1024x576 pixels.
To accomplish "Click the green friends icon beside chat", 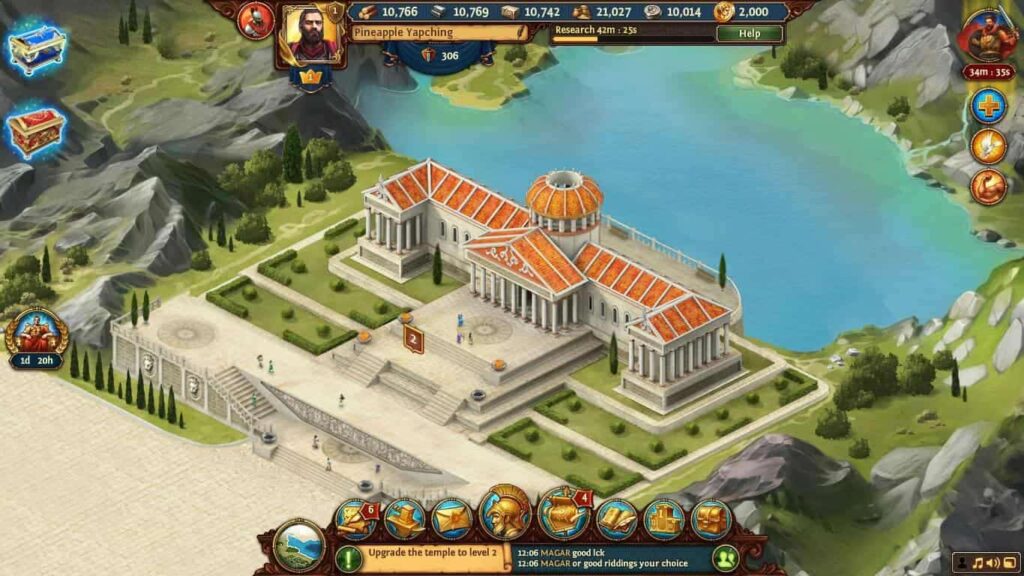I will point(724,558).
